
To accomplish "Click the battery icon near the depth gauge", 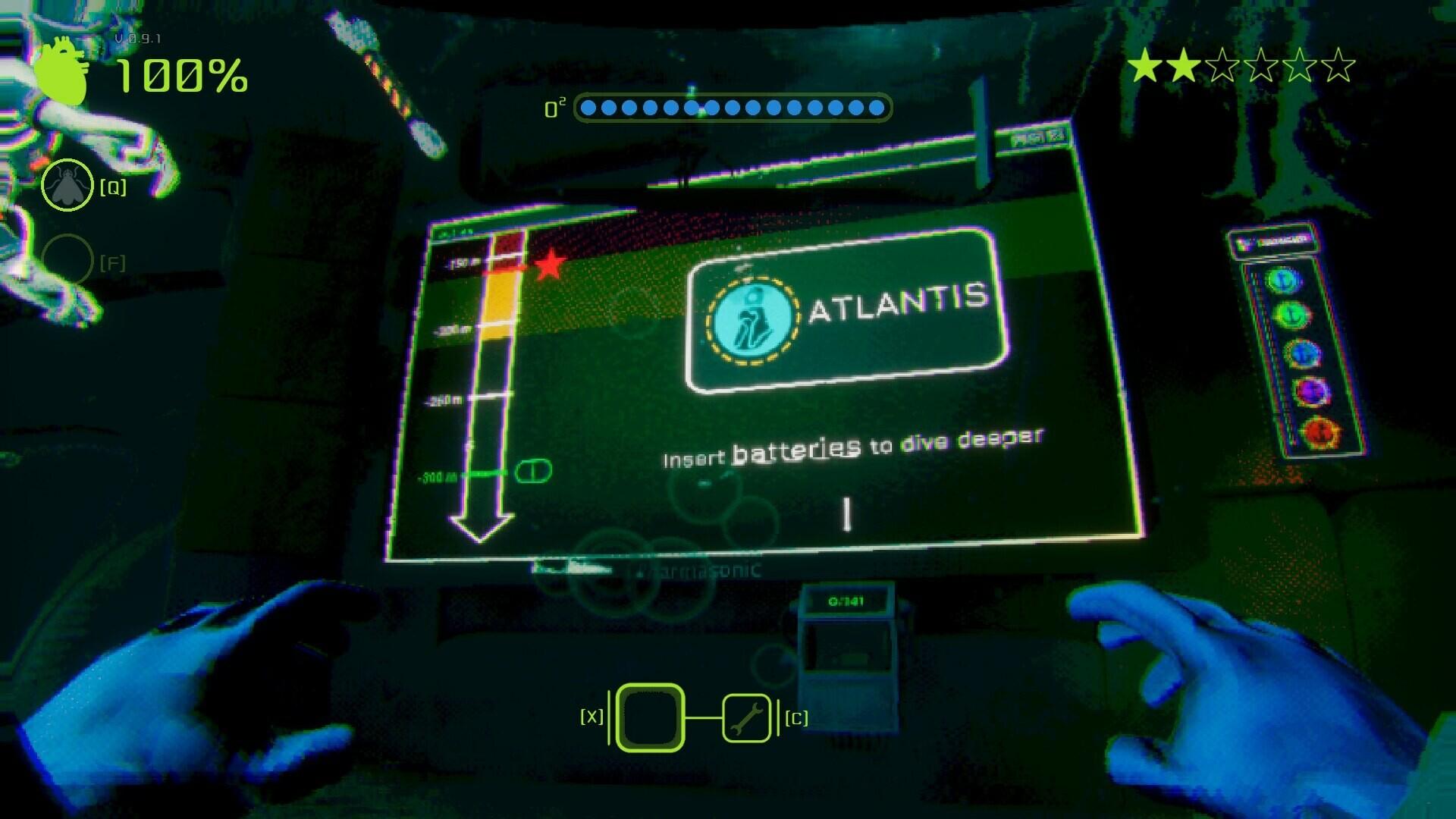I will (532, 471).
